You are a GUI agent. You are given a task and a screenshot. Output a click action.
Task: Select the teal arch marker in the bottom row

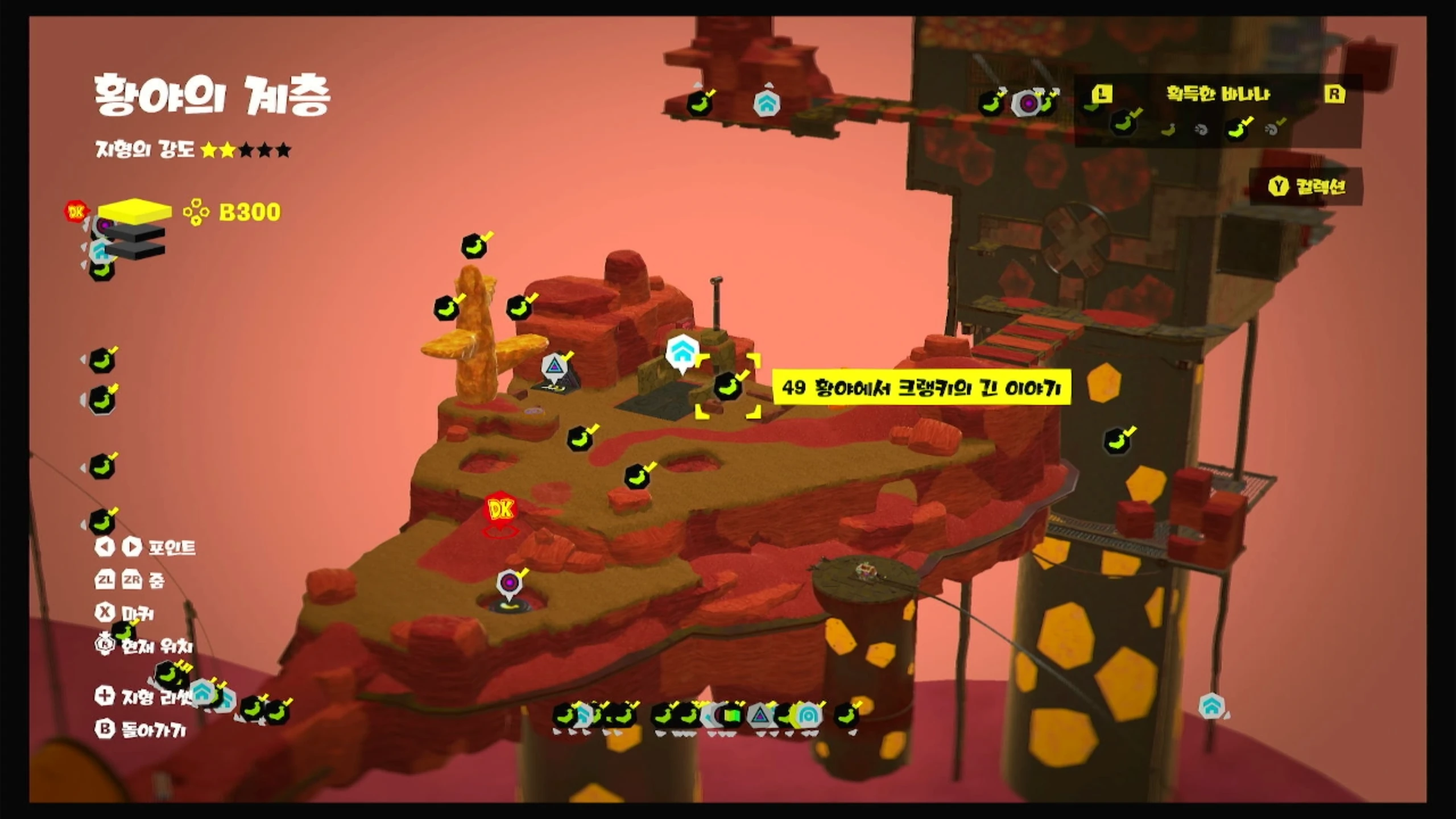point(808,715)
